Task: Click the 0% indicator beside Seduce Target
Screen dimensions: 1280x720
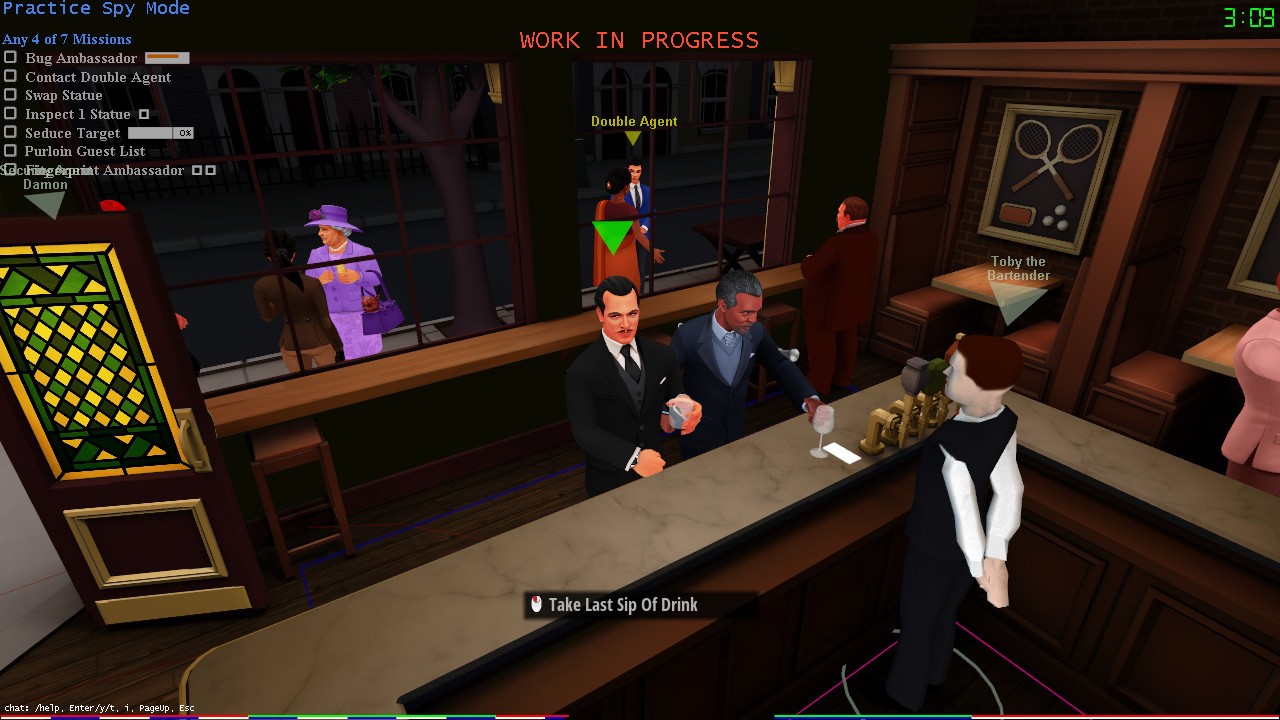Action: [x=185, y=132]
